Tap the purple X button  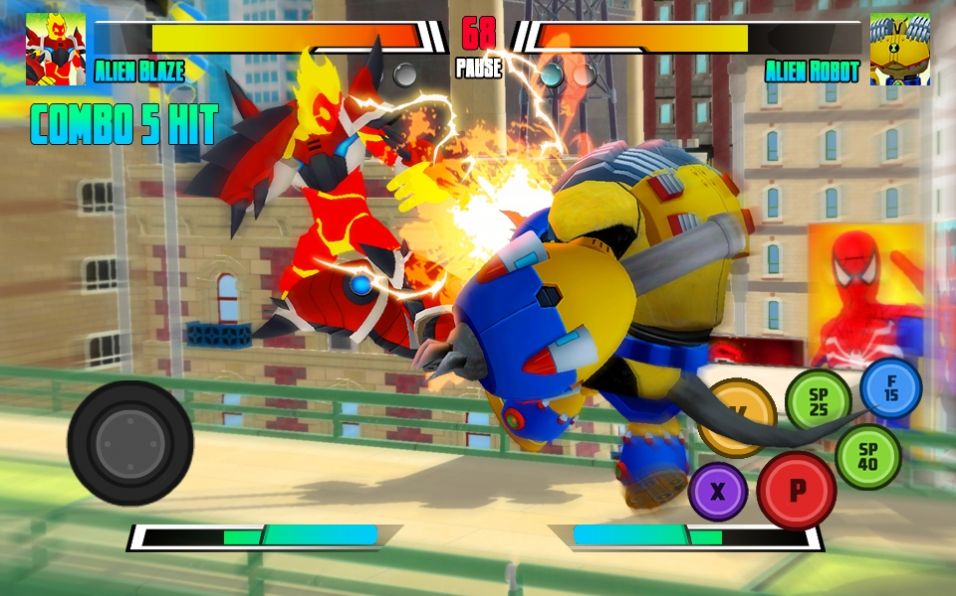coord(717,491)
